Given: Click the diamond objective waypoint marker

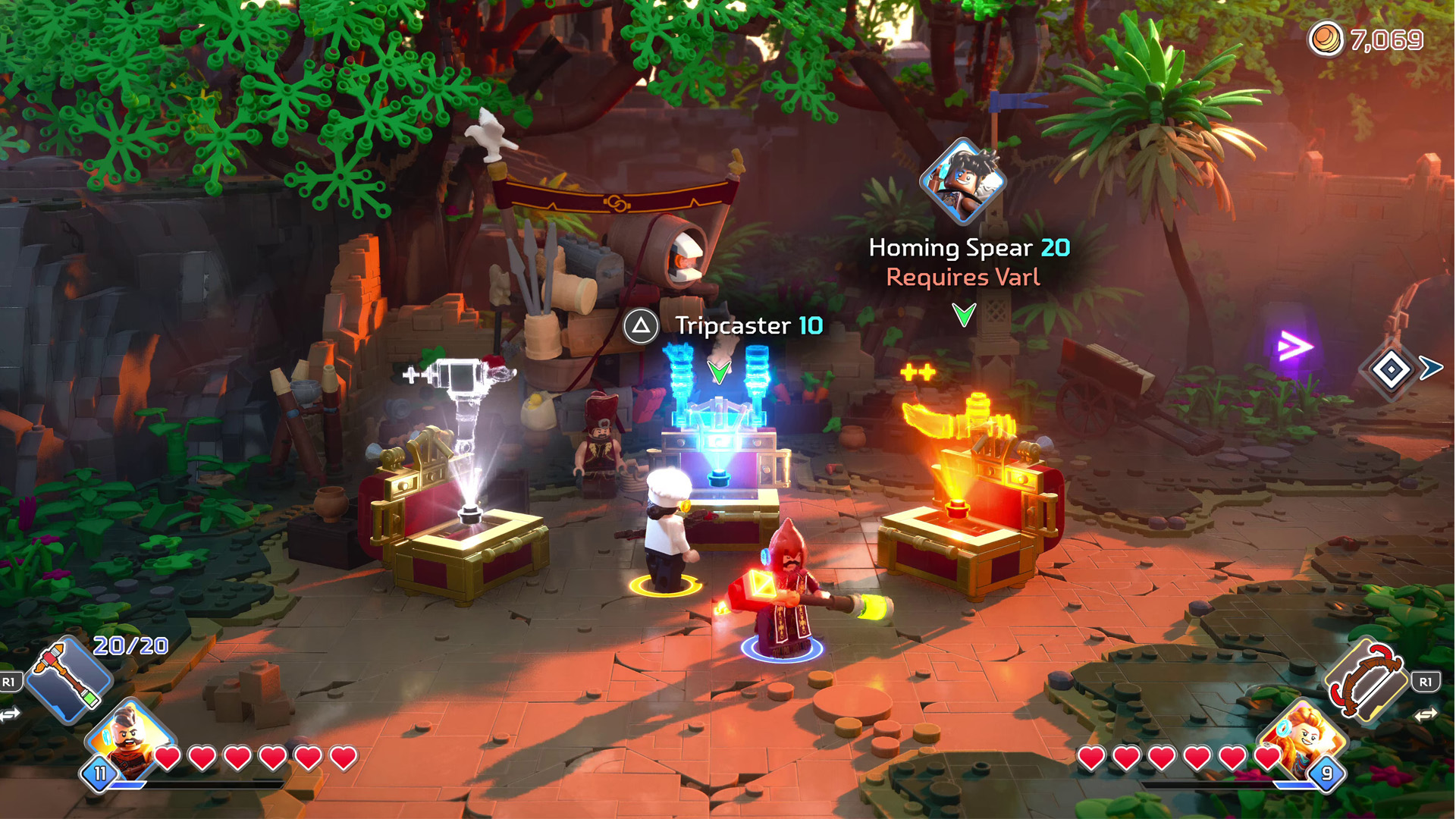Looking at the screenshot, I should point(1392,370).
